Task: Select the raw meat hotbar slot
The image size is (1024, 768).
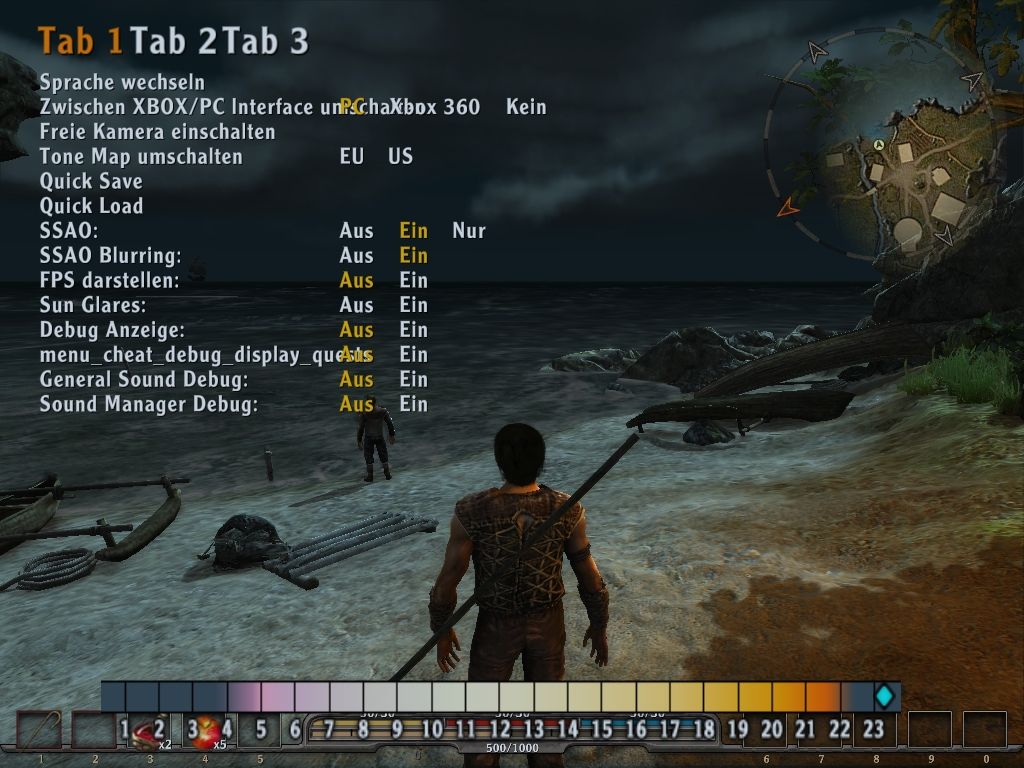Action: (x=150, y=732)
